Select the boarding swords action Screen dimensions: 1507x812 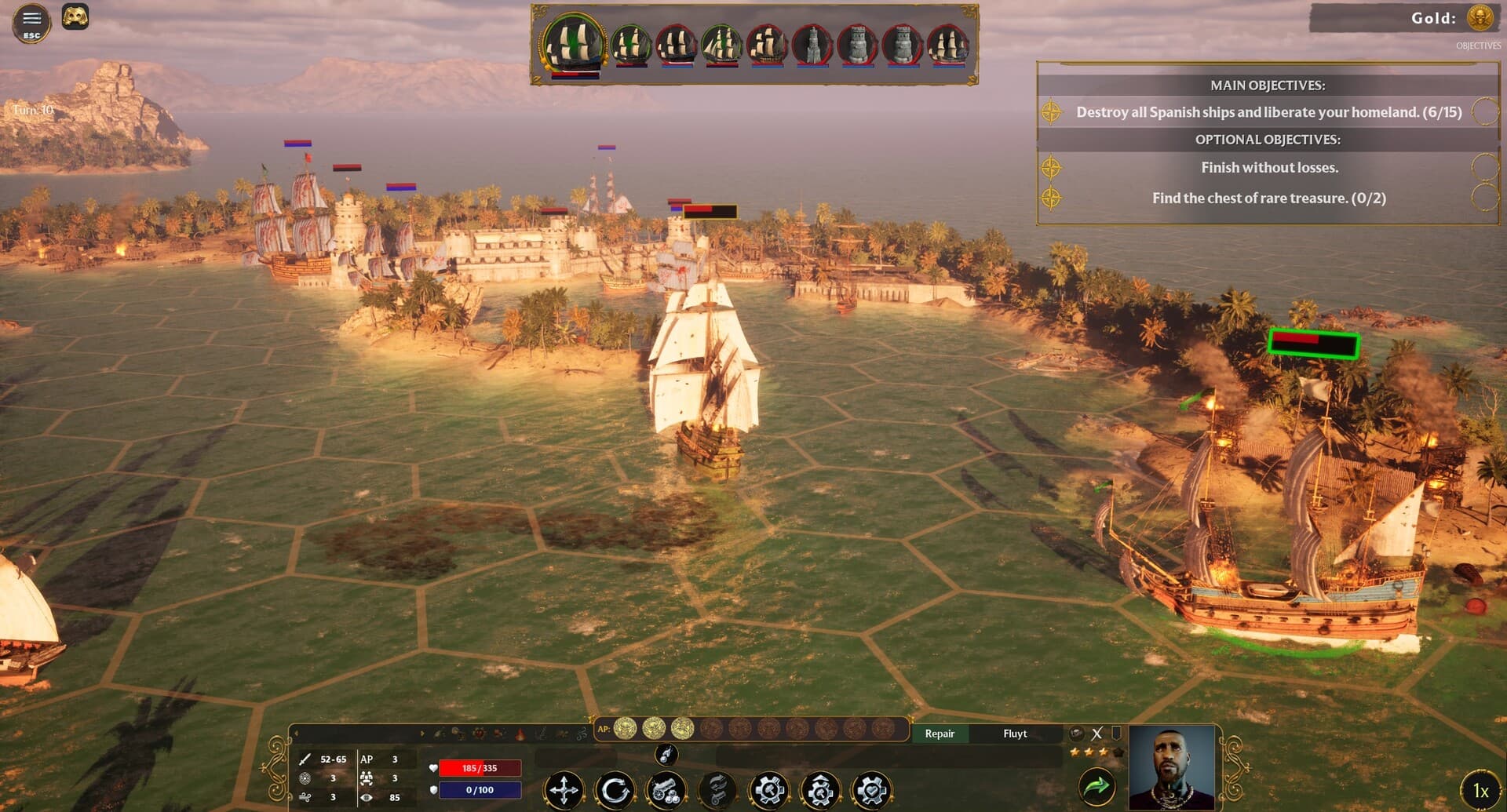pyautogui.click(x=719, y=790)
